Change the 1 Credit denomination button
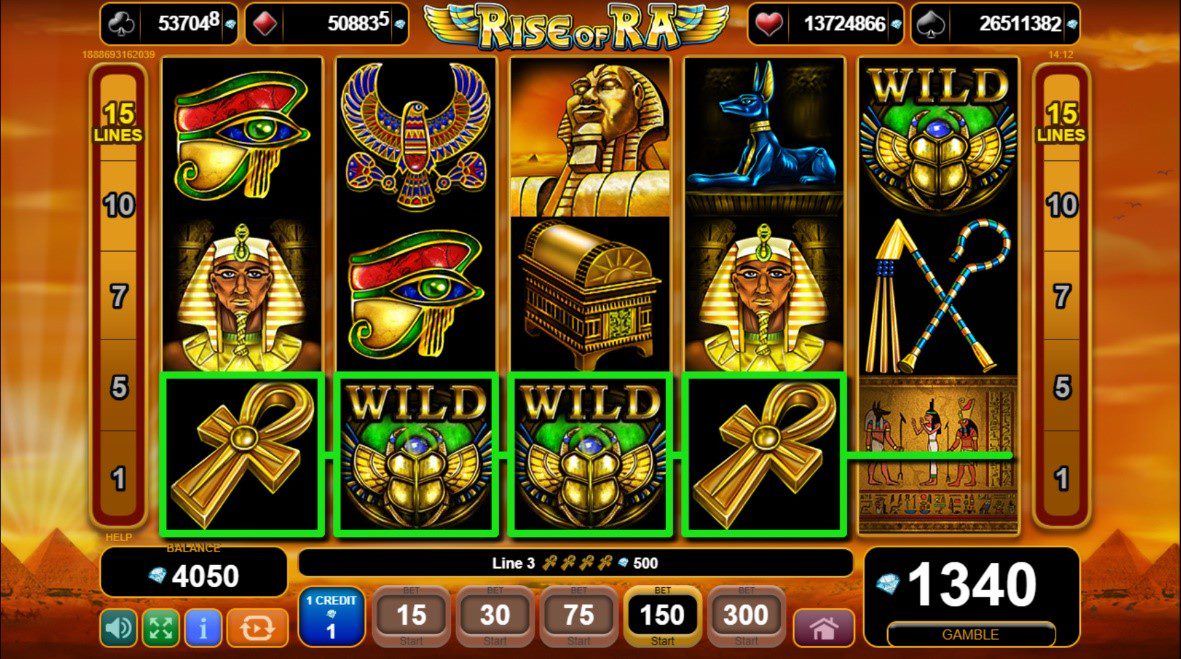The image size is (1181, 659). [330, 617]
